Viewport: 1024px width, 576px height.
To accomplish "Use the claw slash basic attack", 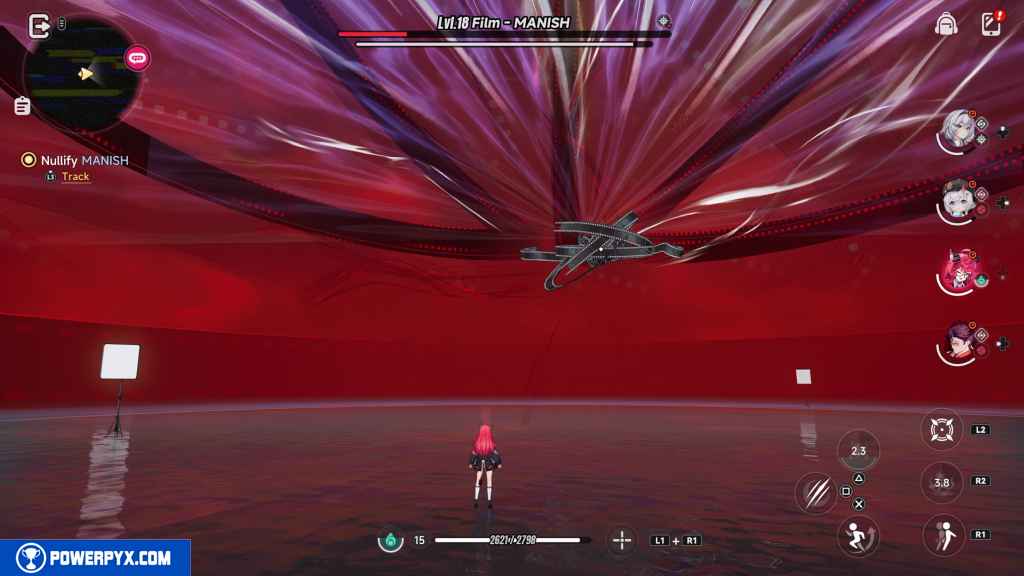I will 816,493.
